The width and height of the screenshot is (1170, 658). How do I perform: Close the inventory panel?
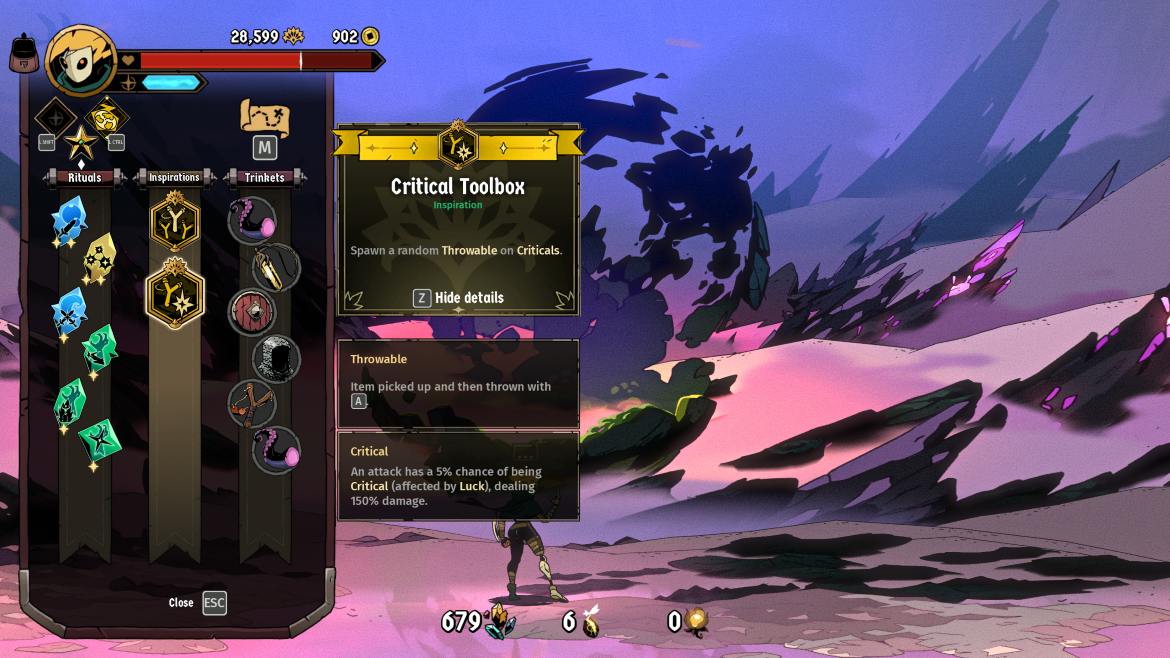click(x=214, y=603)
